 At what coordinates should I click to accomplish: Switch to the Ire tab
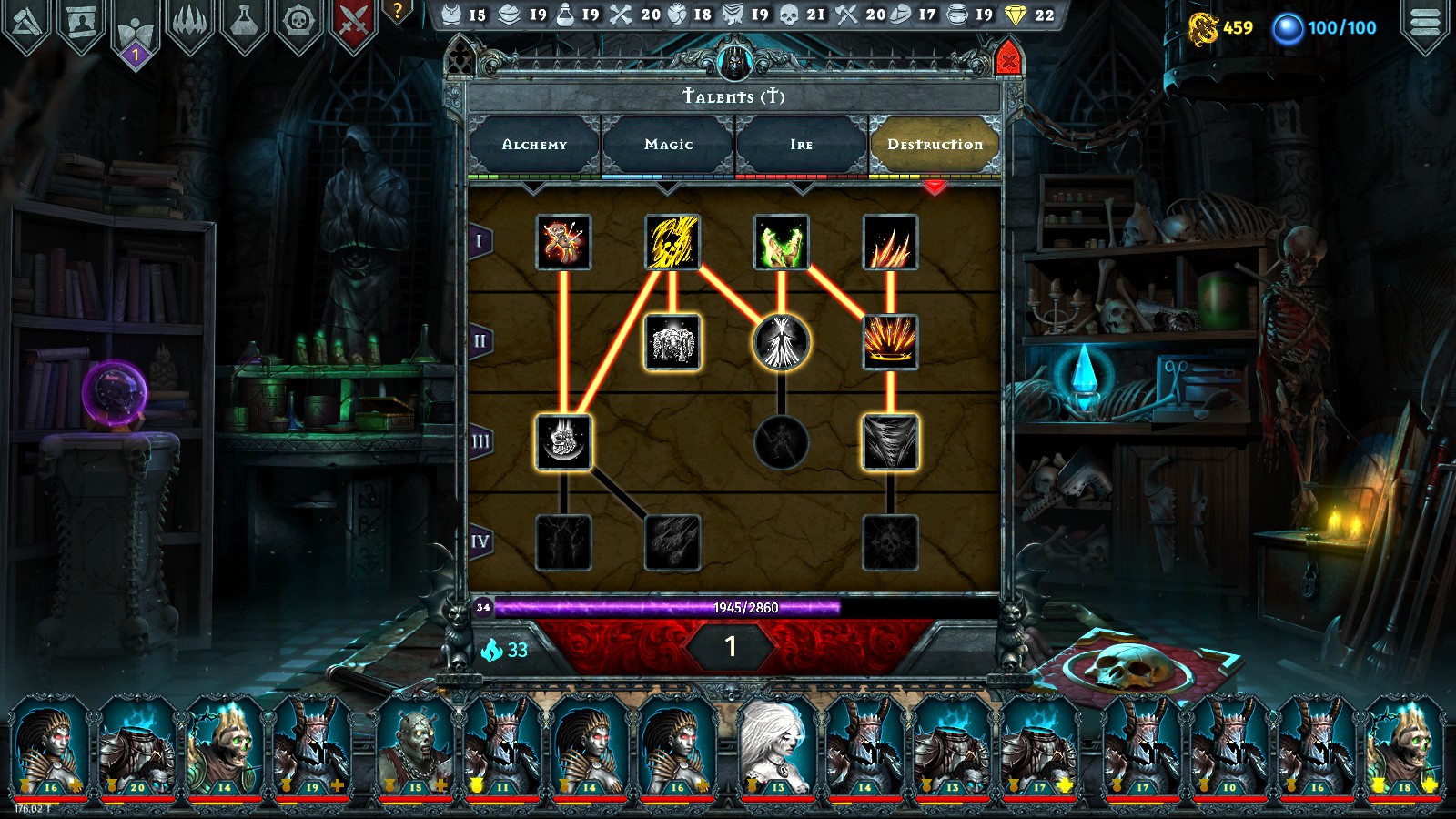click(799, 144)
